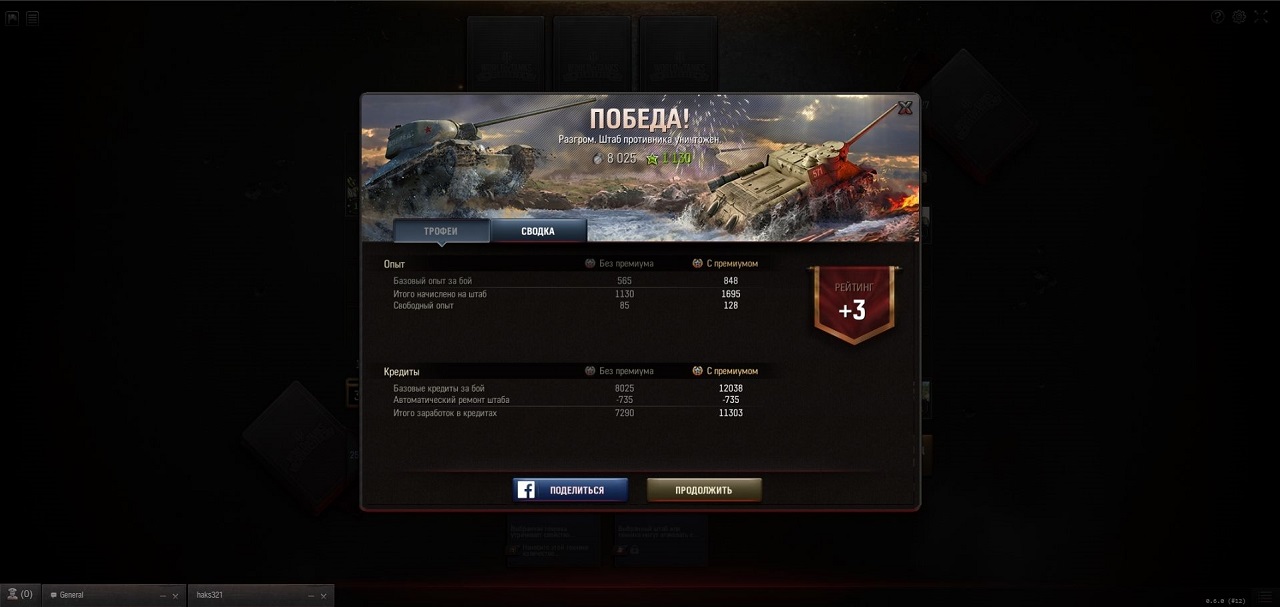Toggle fullscreen with the arrows icon
The image size is (1280, 607).
(1260, 16)
